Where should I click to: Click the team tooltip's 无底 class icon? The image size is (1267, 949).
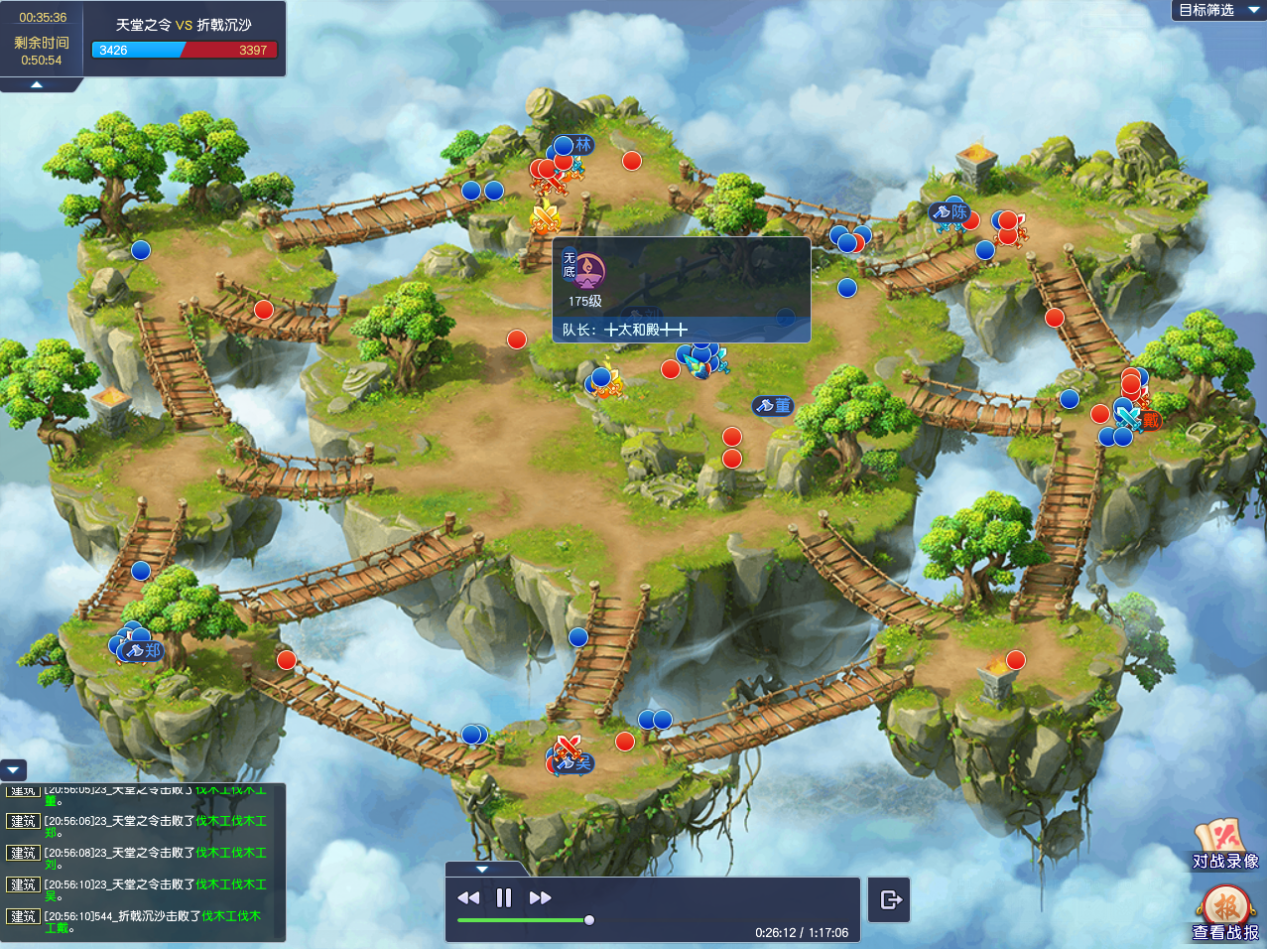coord(590,270)
